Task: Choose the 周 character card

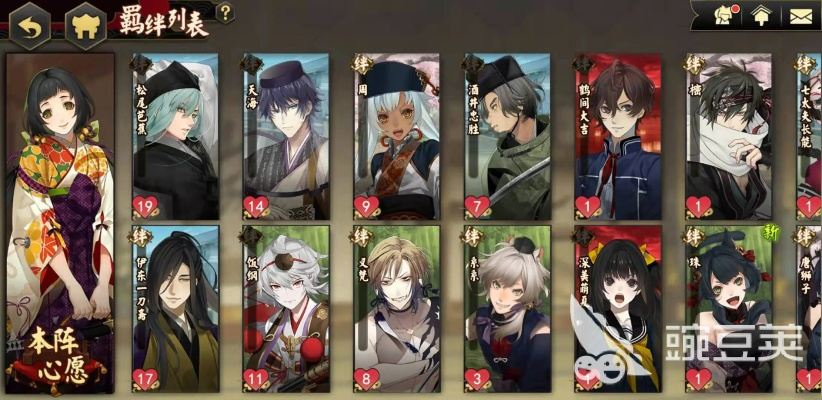Action: (396, 137)
